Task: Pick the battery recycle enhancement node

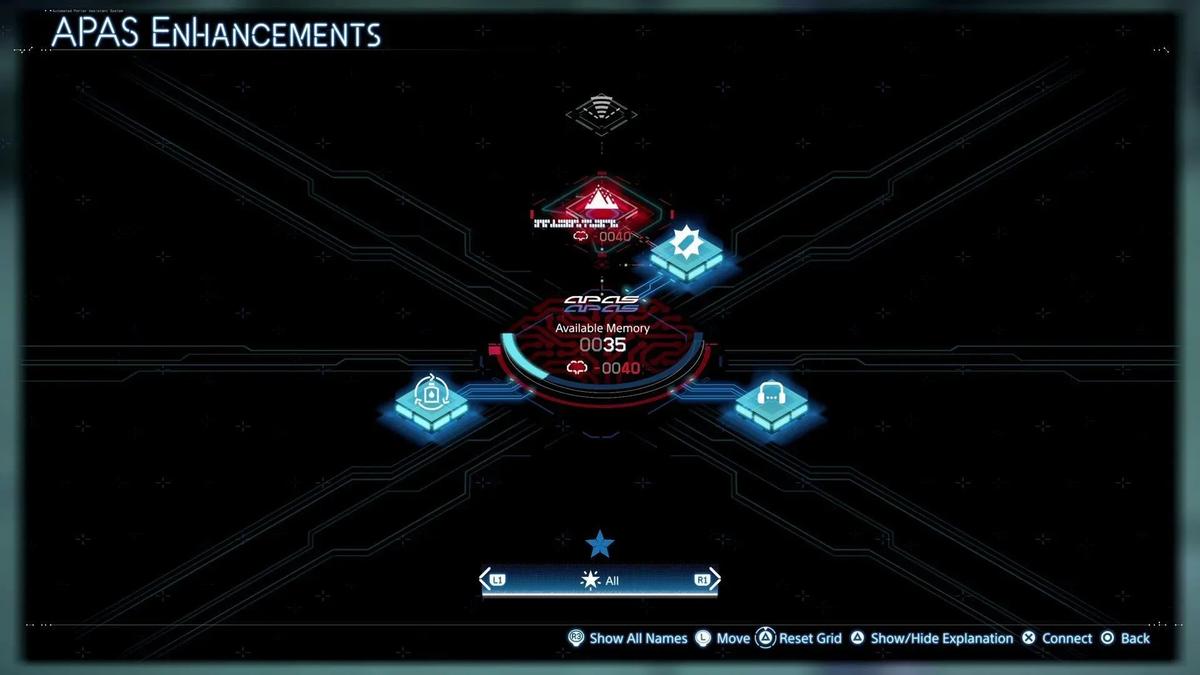Action: [431, 398]
